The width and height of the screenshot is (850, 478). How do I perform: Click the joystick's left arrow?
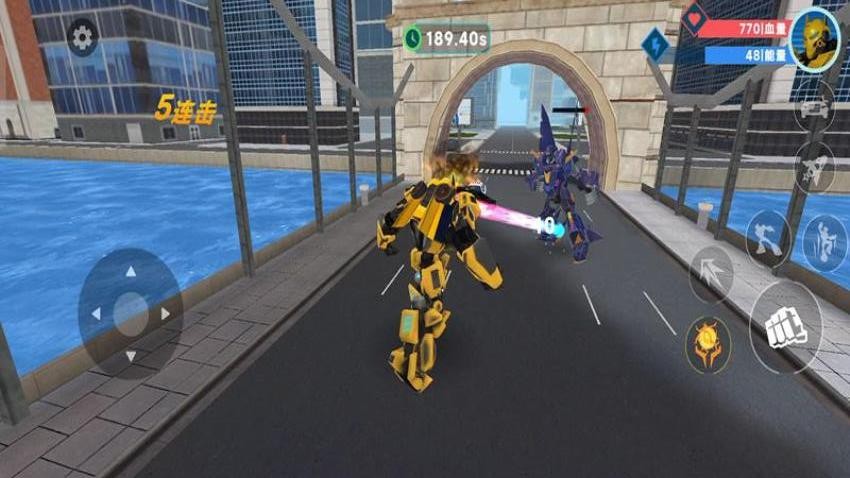coord(96,314)
